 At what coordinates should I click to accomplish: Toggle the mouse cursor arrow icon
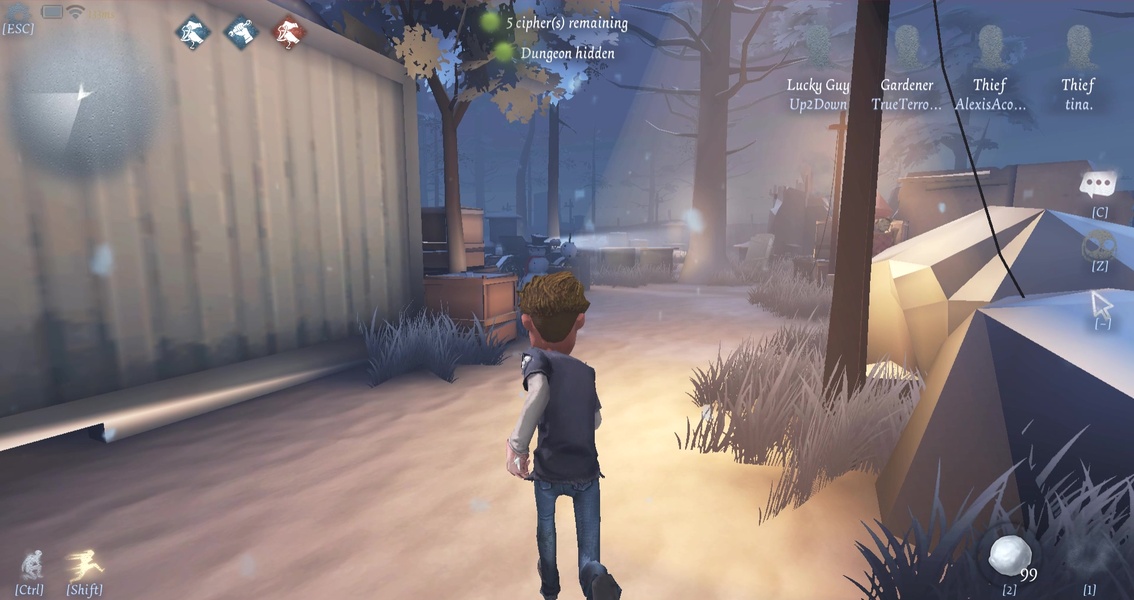[1102, 302]
